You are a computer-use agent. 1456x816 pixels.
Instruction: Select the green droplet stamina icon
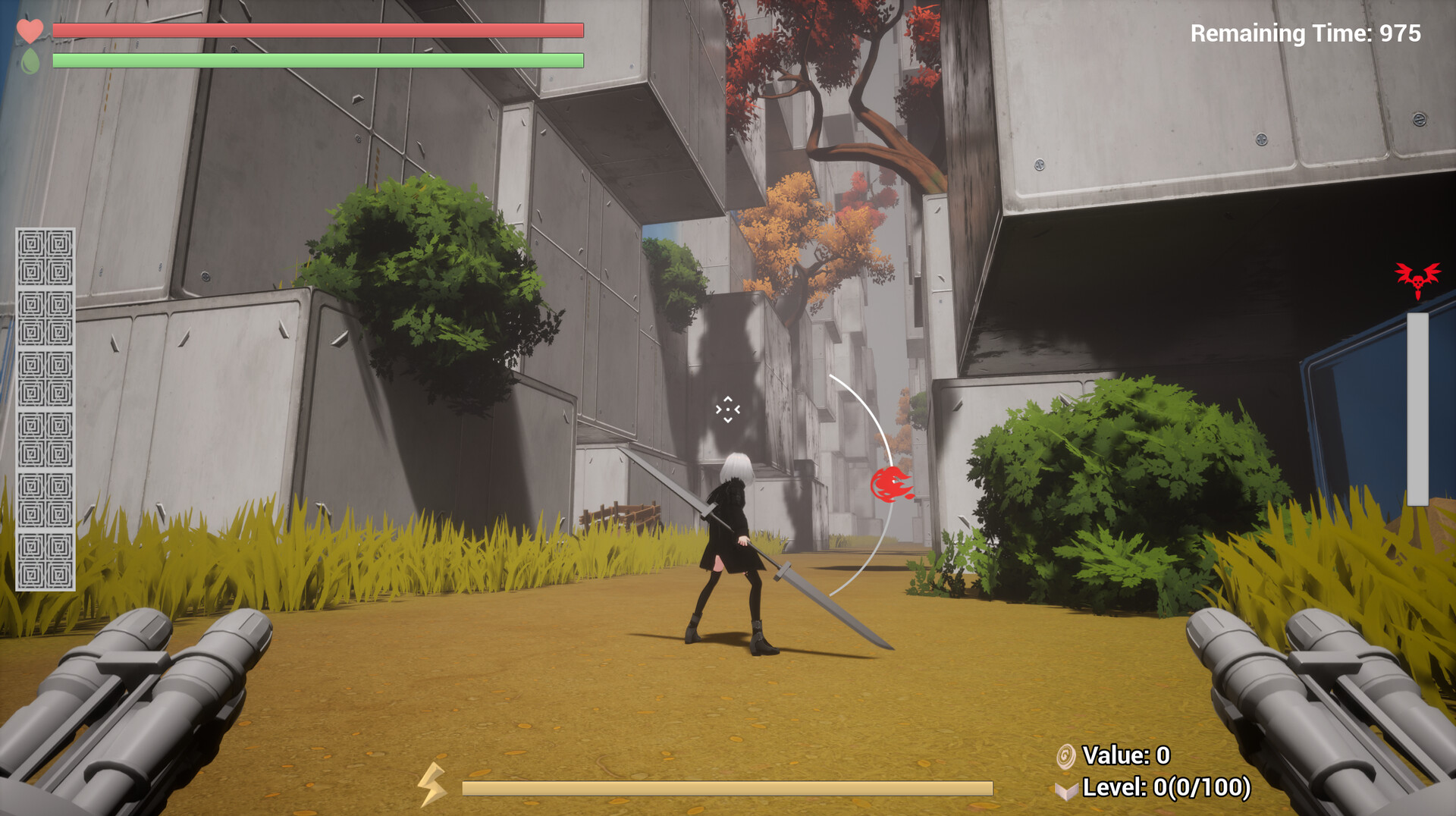pos(30,60)
